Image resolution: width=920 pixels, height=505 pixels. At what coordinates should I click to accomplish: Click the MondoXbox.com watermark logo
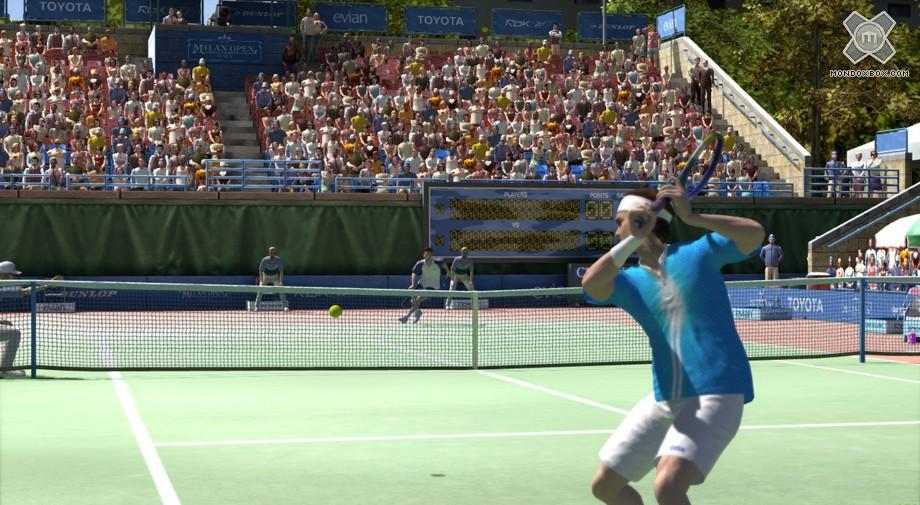click(x=868, y=40)
